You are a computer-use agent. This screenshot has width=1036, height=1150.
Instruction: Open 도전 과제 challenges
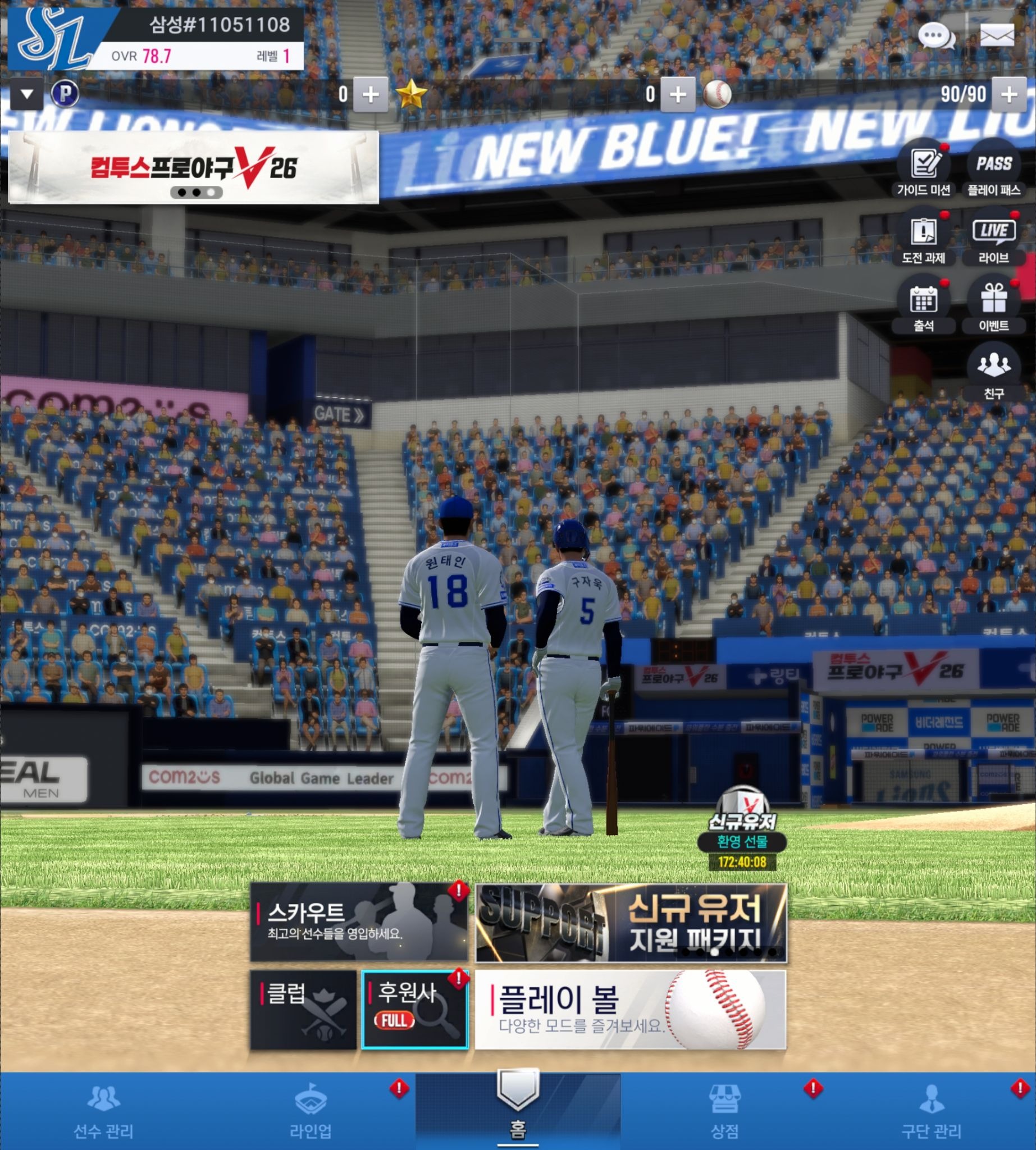pyautogui.click(x=923, y=237)
